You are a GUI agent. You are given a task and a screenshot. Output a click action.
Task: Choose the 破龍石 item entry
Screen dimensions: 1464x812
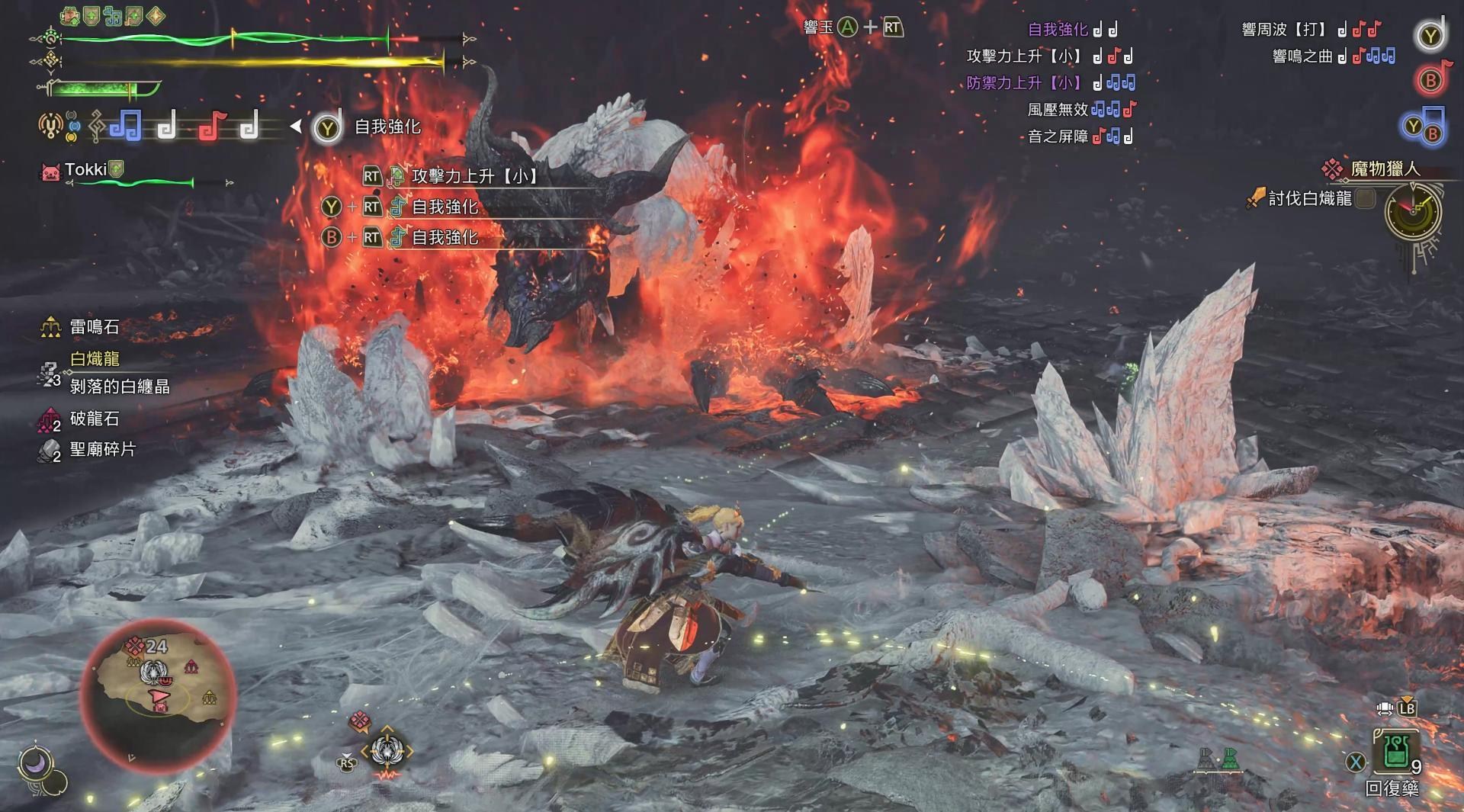(94, 419)
